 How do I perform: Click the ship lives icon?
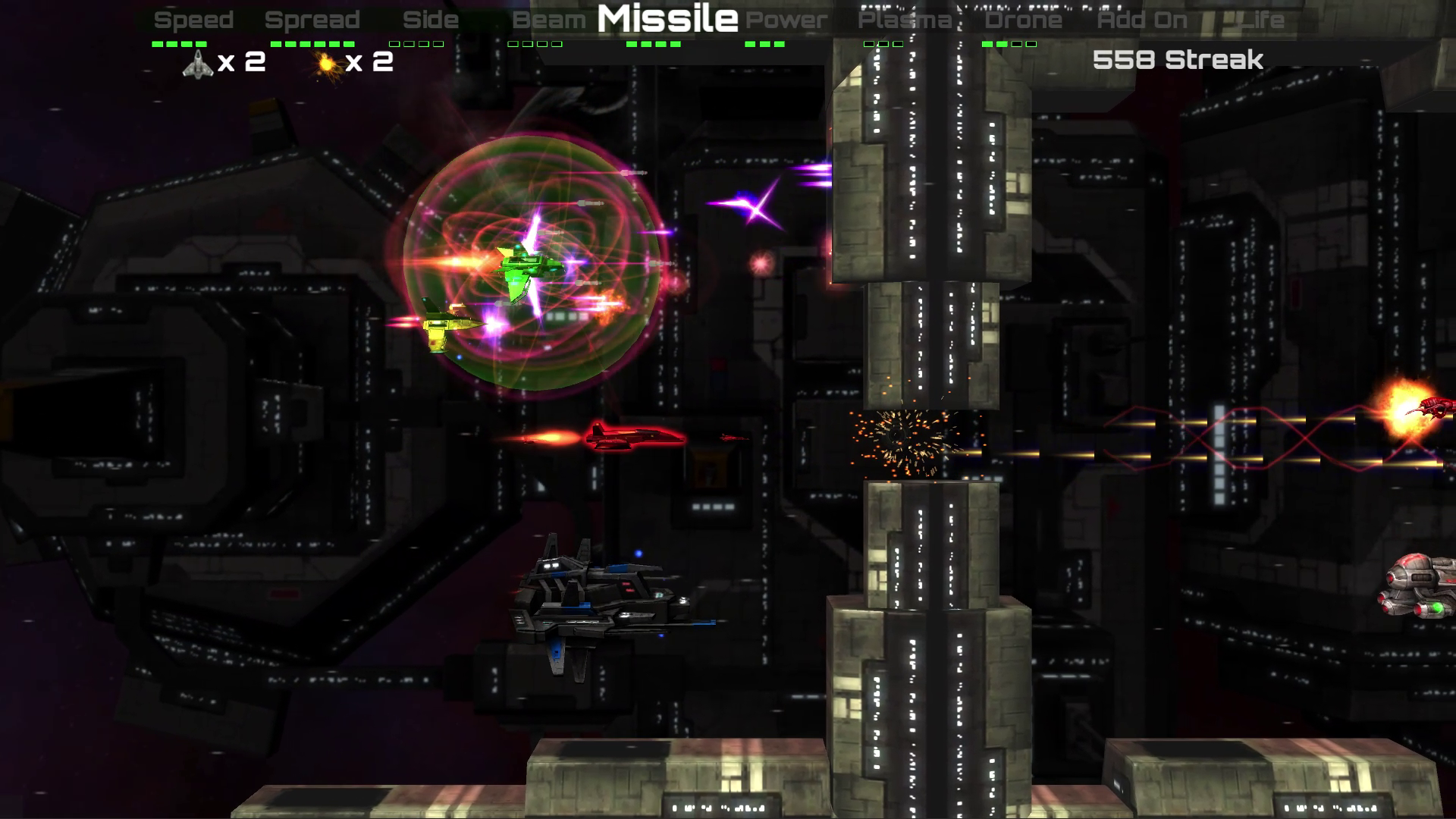pyautogui.click(x=197, y=64)
